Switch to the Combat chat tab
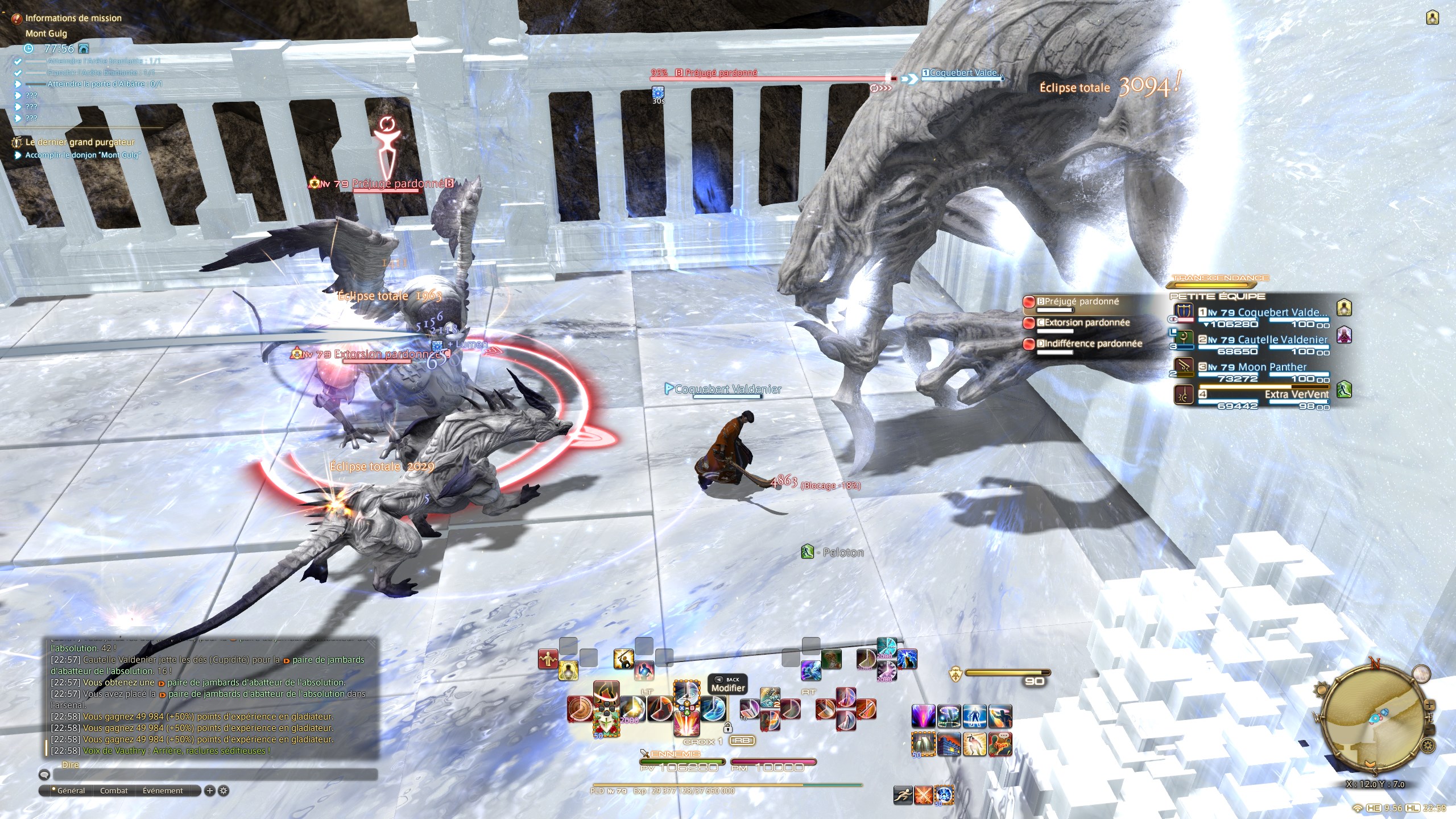The width and height of the screenshot is (1456, 819). tap(114, 791)
